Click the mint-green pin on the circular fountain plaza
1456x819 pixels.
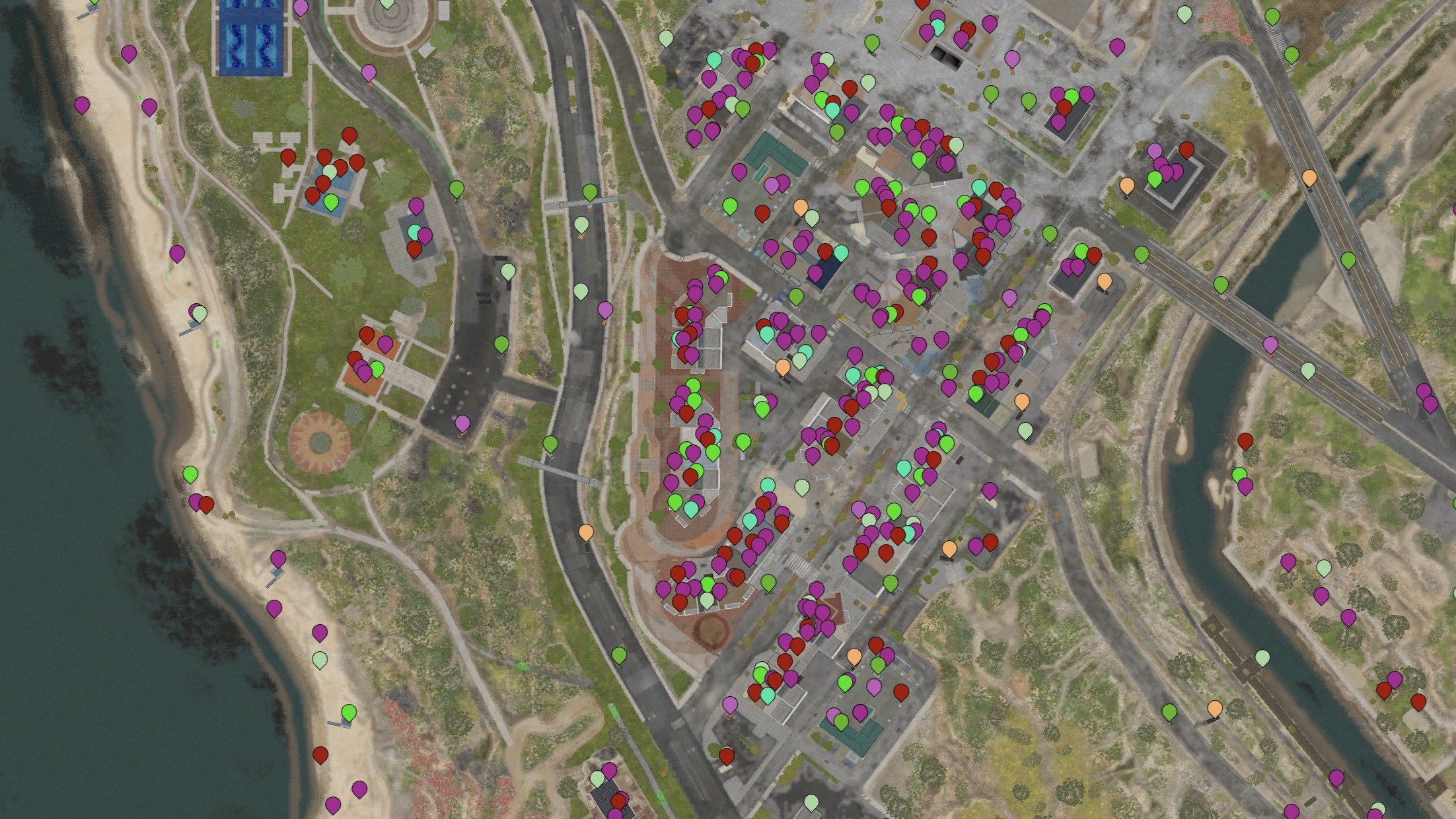pyautogui.click(x=388, y=7)
